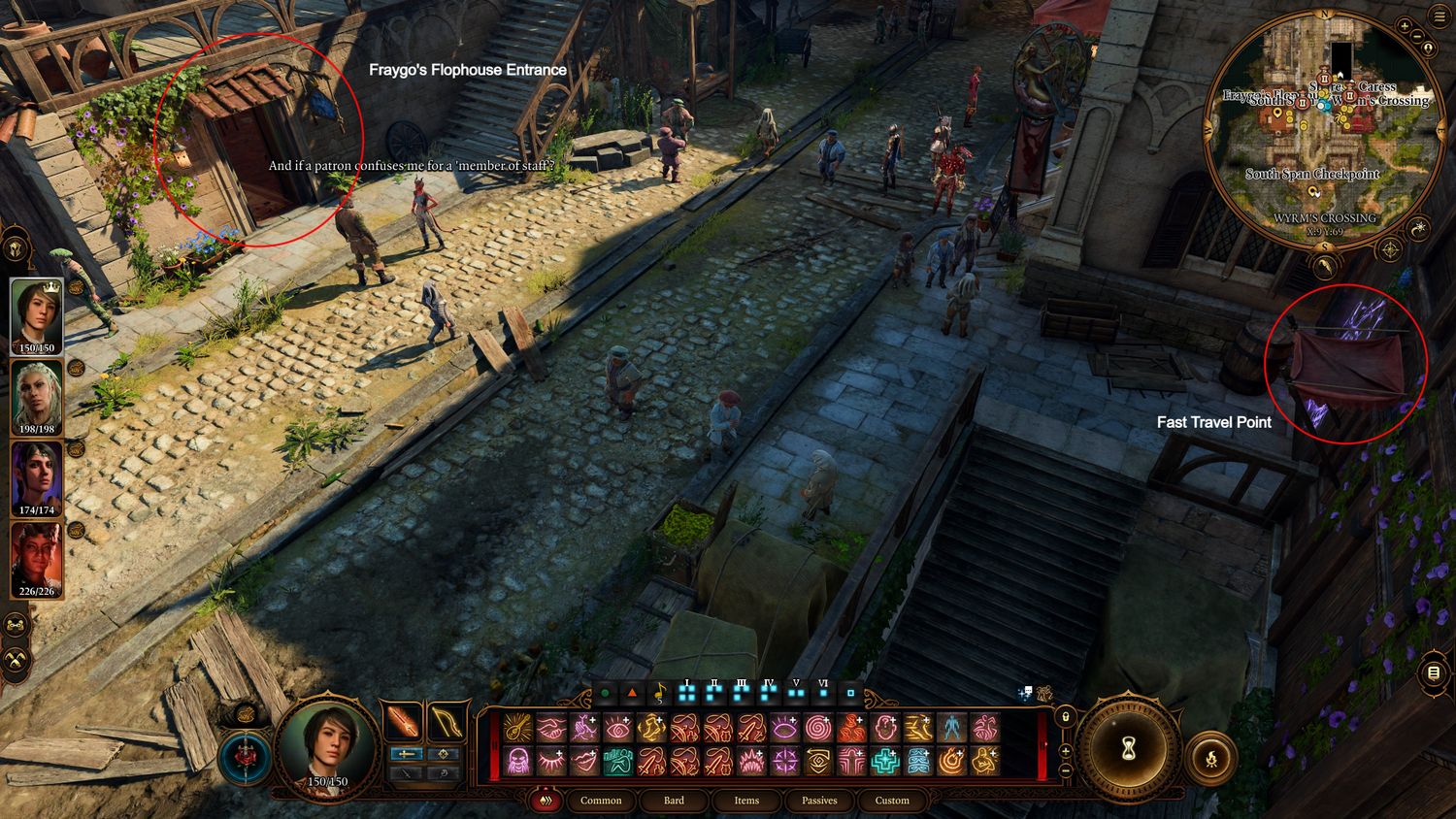Open the campfire rest menu

pyautogui.click(x=1211, y=758)
